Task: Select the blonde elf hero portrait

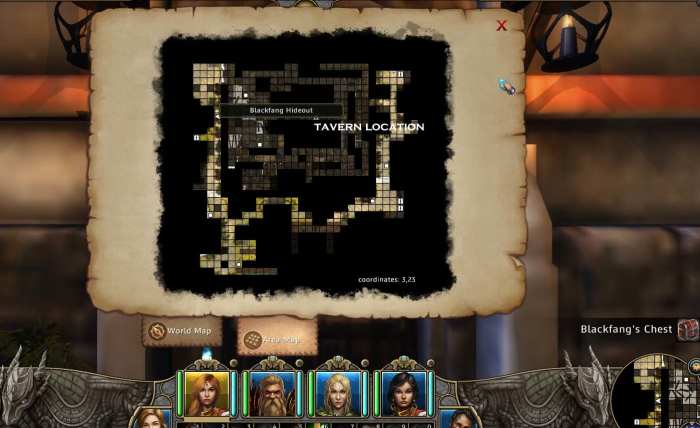Action: (339, 393)
